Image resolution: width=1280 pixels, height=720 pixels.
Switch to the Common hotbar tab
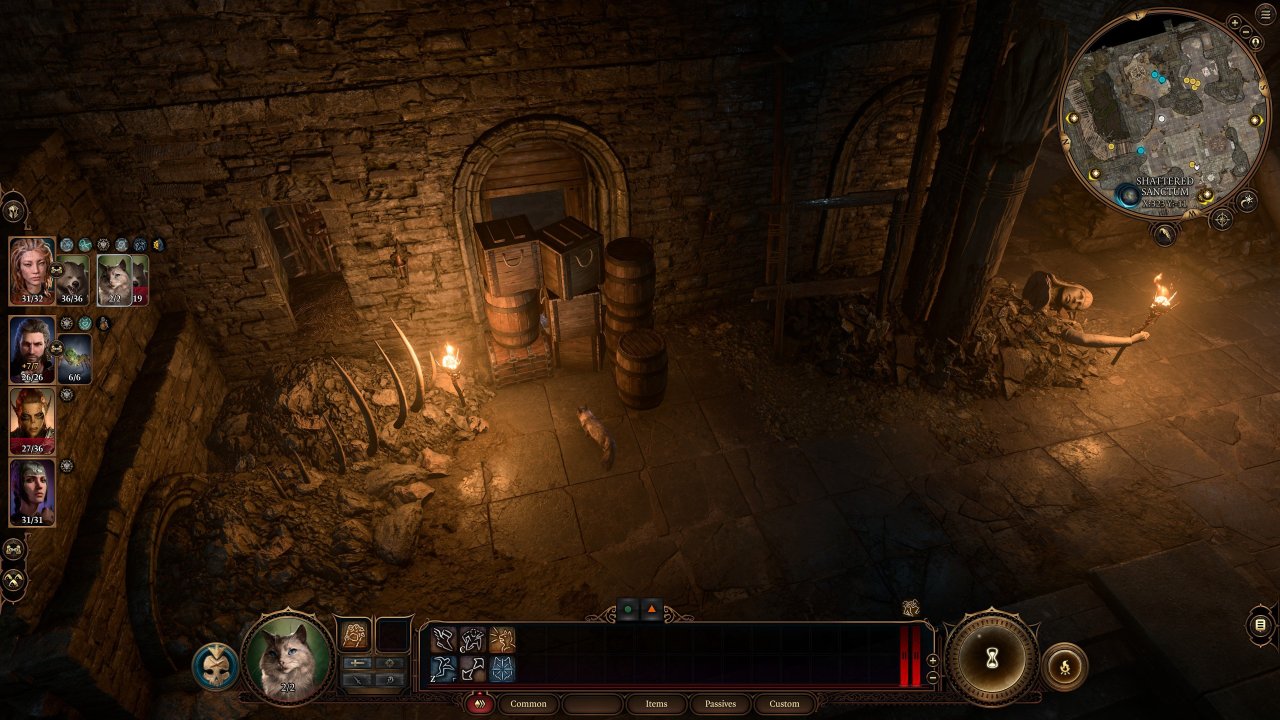click(x=528, y=704)
